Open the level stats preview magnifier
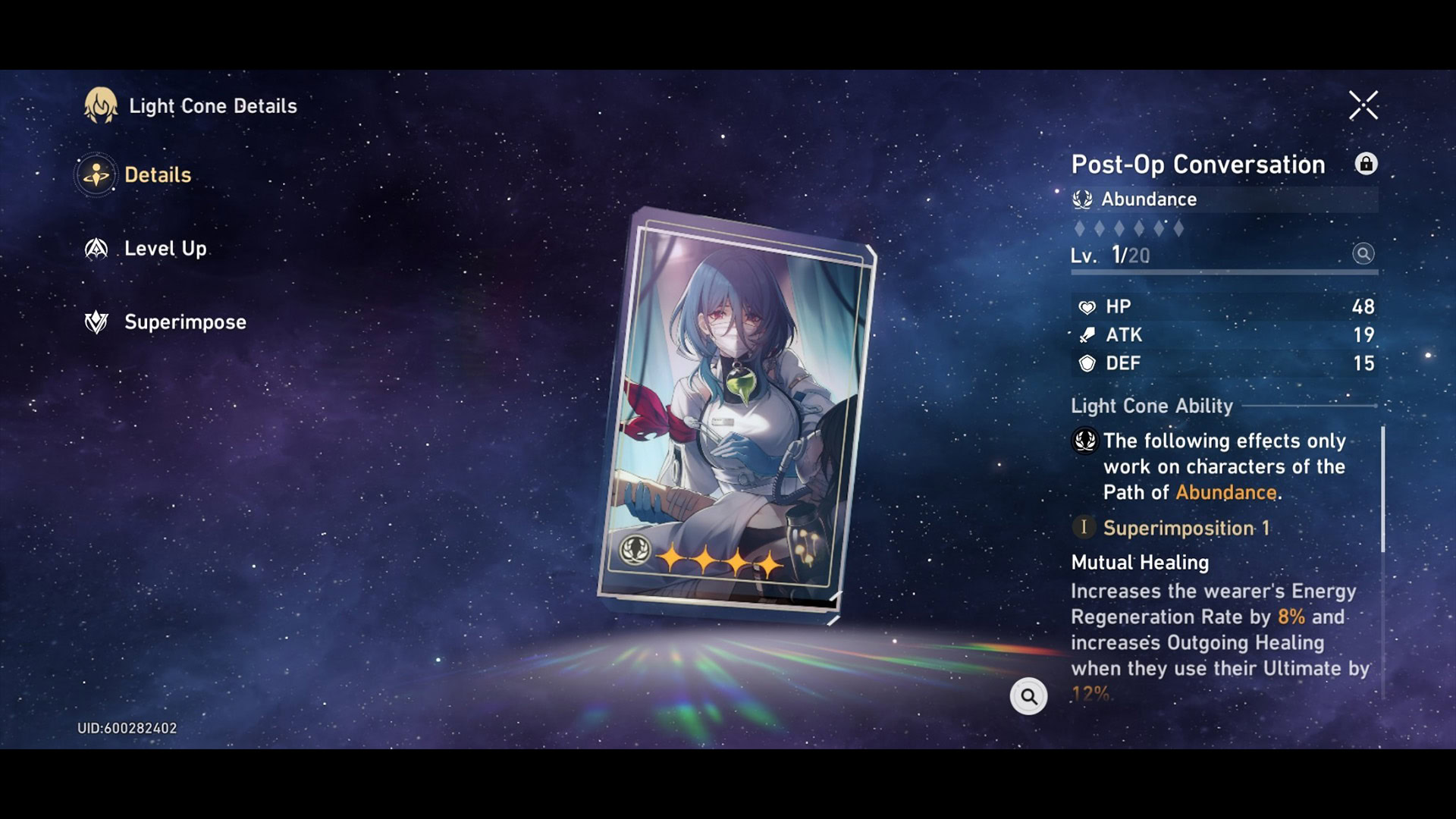Screen dimensions: 1456x819 click(x=1363, y=254)
